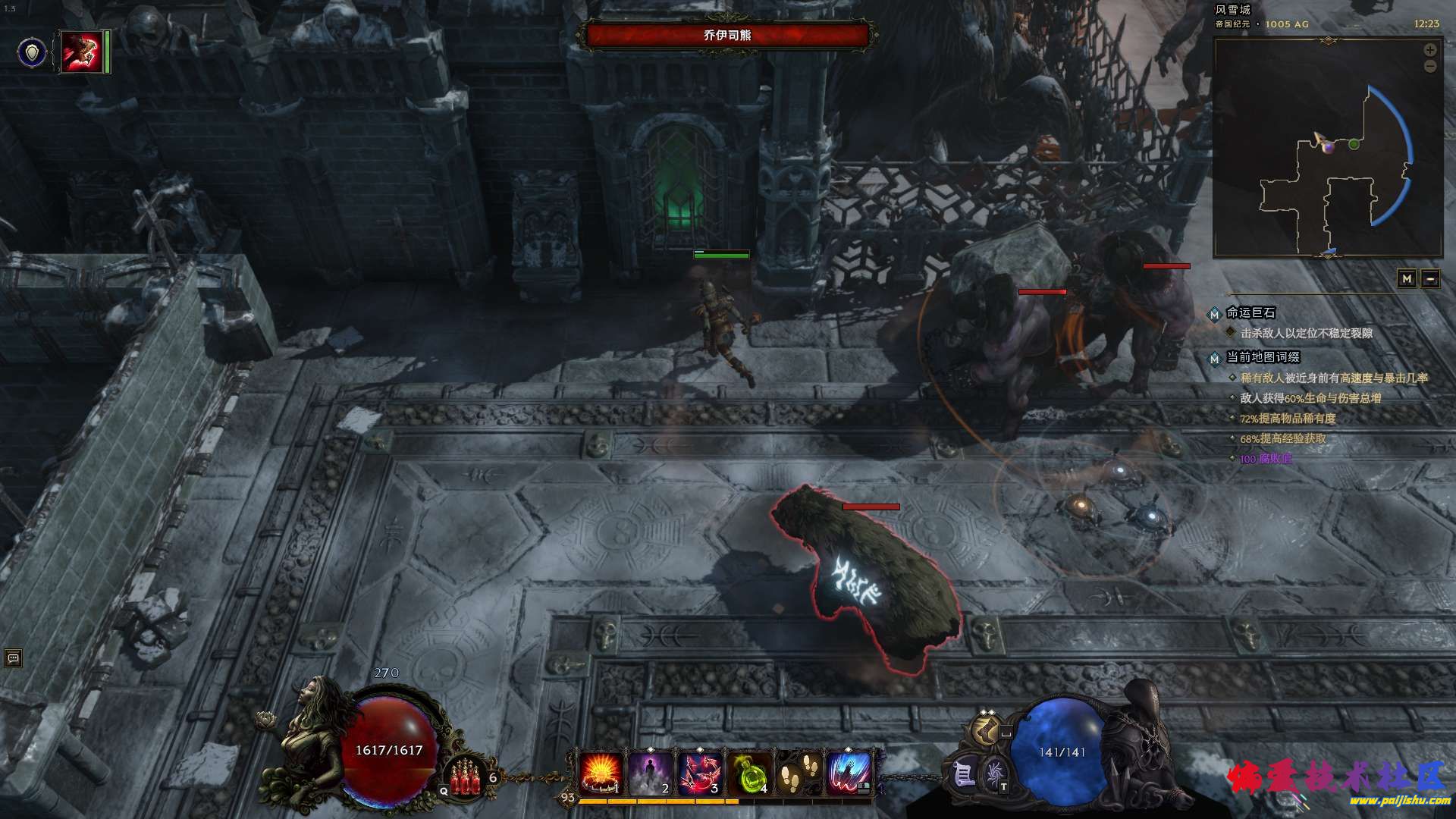Use the purple shadow figure skill
This screenshot has height=819, width=1456.
[650, 773]
